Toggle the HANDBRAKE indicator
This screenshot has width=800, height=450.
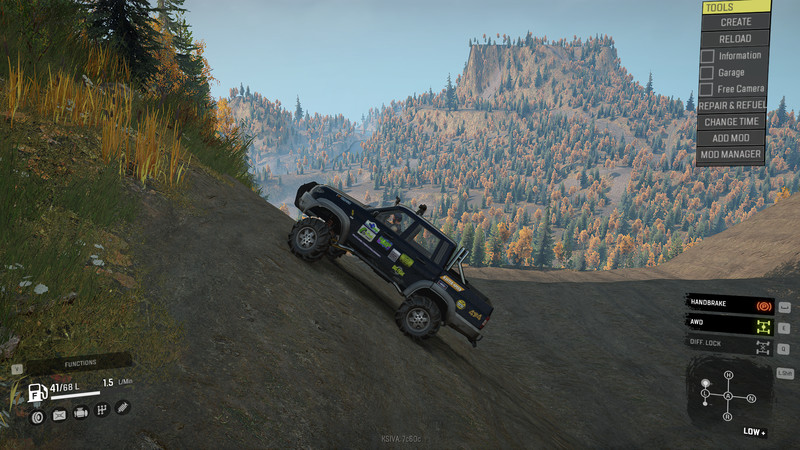pos(729,303)
